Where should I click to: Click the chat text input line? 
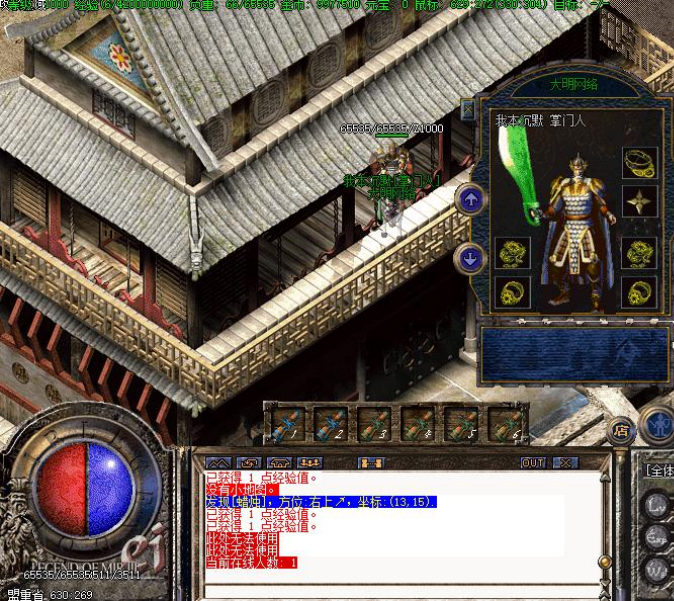tap(400, 590)
